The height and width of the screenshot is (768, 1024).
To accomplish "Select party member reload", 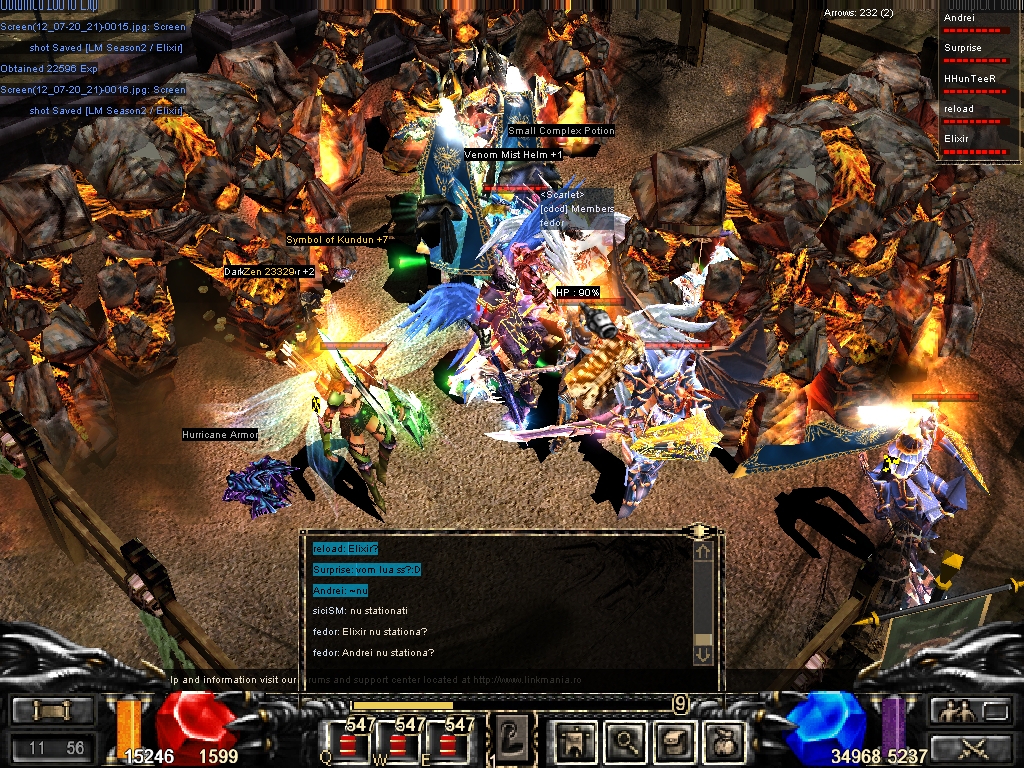I will click(x=979, y=115).
